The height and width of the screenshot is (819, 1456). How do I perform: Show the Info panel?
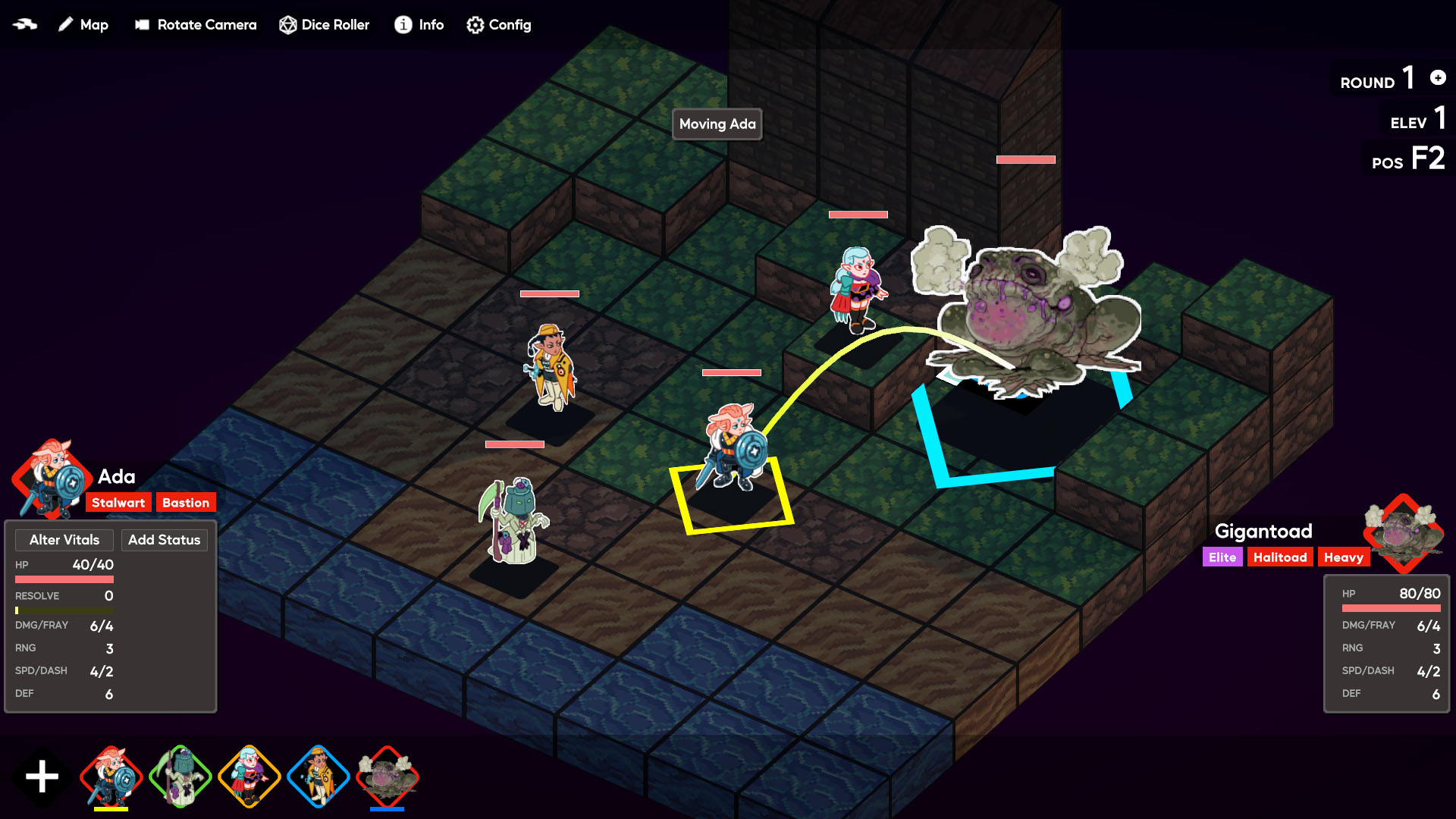pyautogui.click(x=419, y=25)
